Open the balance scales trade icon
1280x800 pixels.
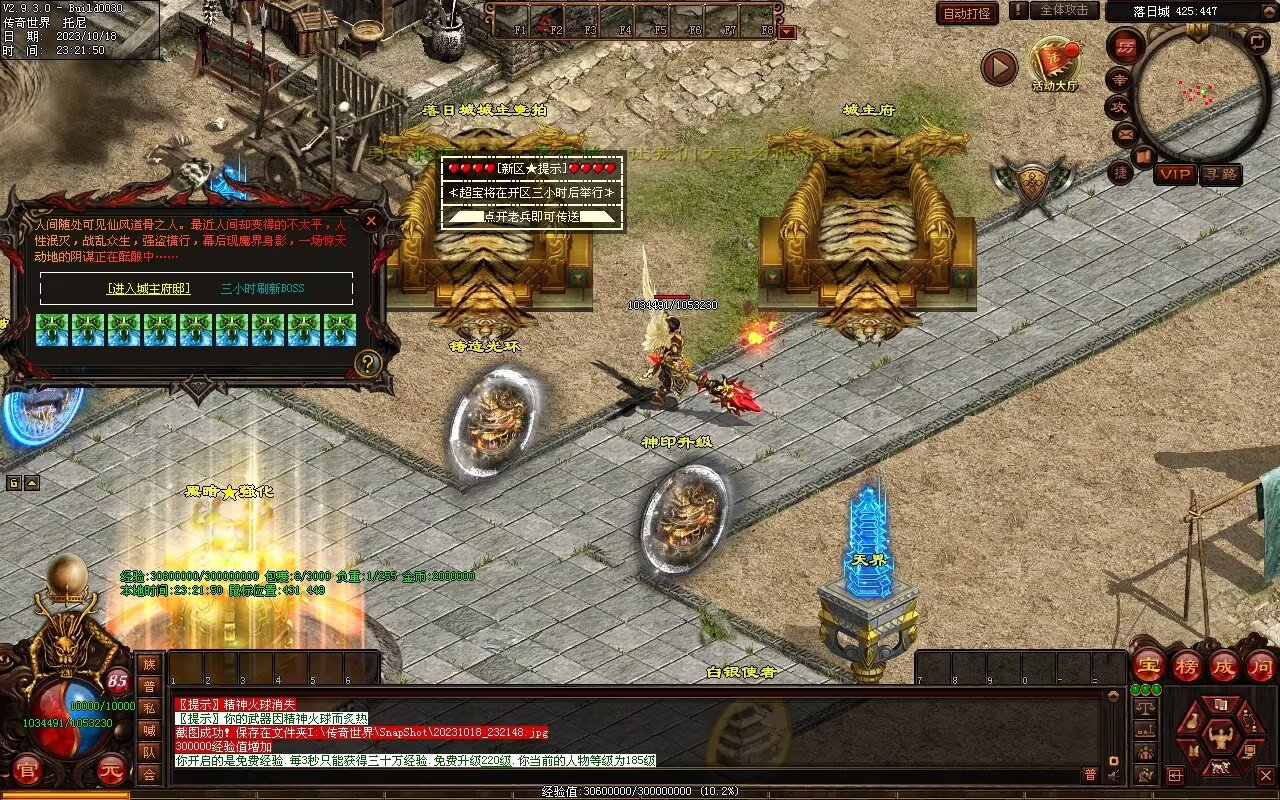pyautogui.click(x=1146, y=707)
